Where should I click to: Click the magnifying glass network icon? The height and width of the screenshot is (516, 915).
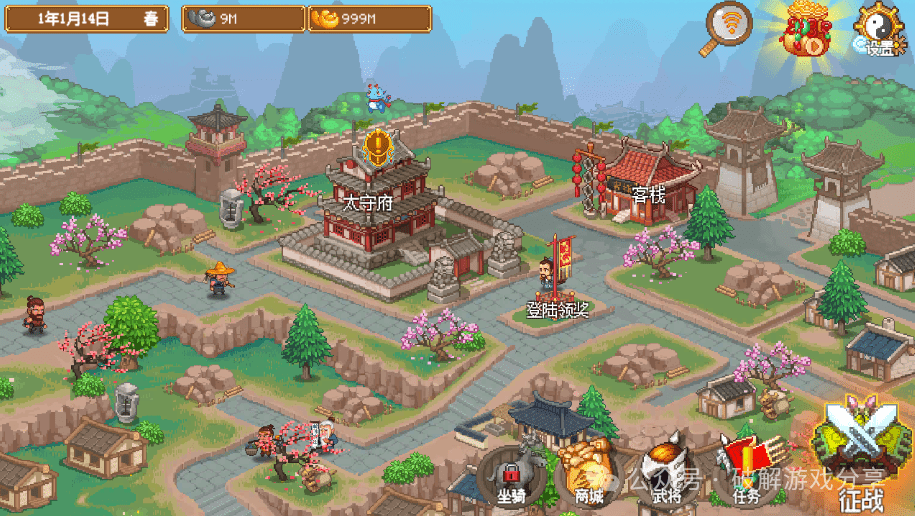coord(730,27)
